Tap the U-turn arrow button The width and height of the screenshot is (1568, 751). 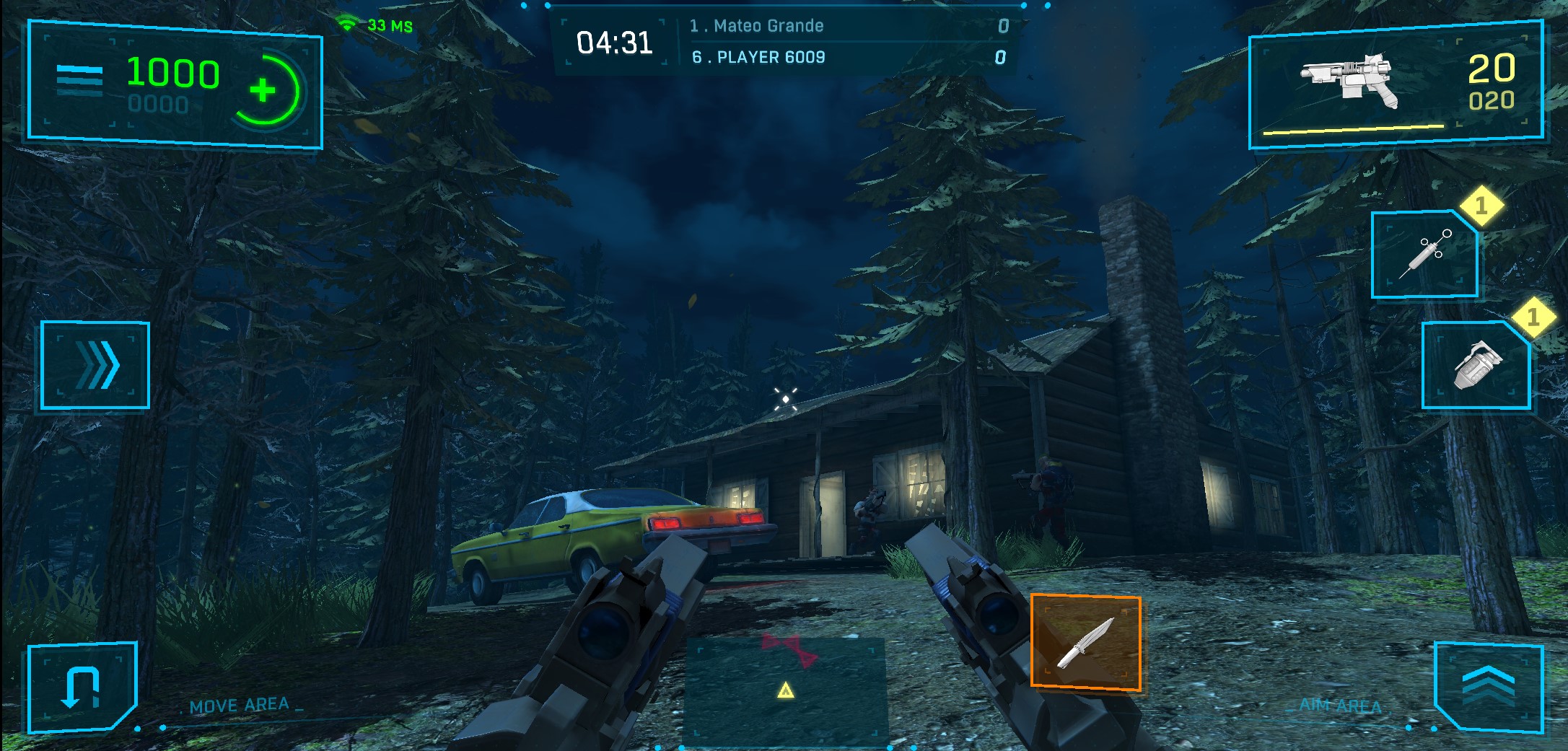[81, 687]
